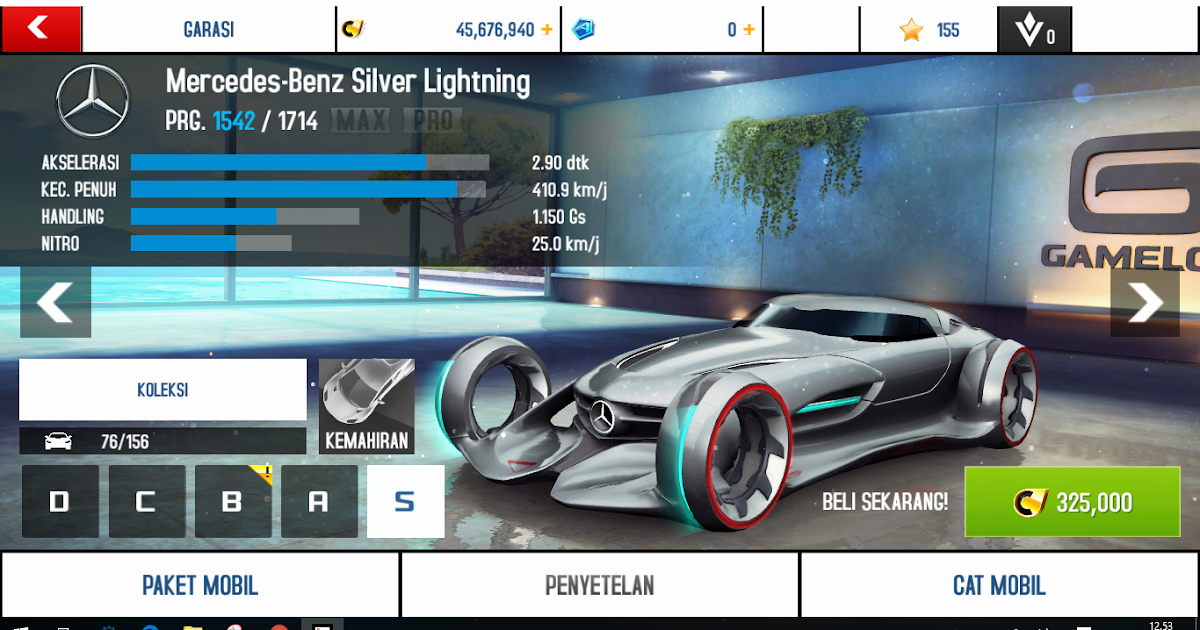The image size is (1200, 630).
Task: Show the previous car in the garage
Action: (x=55, y=301)
